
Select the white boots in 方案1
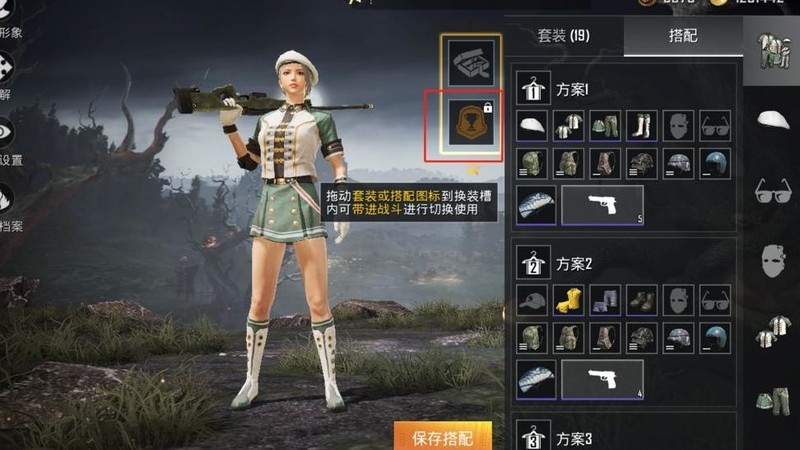[641, 125]
